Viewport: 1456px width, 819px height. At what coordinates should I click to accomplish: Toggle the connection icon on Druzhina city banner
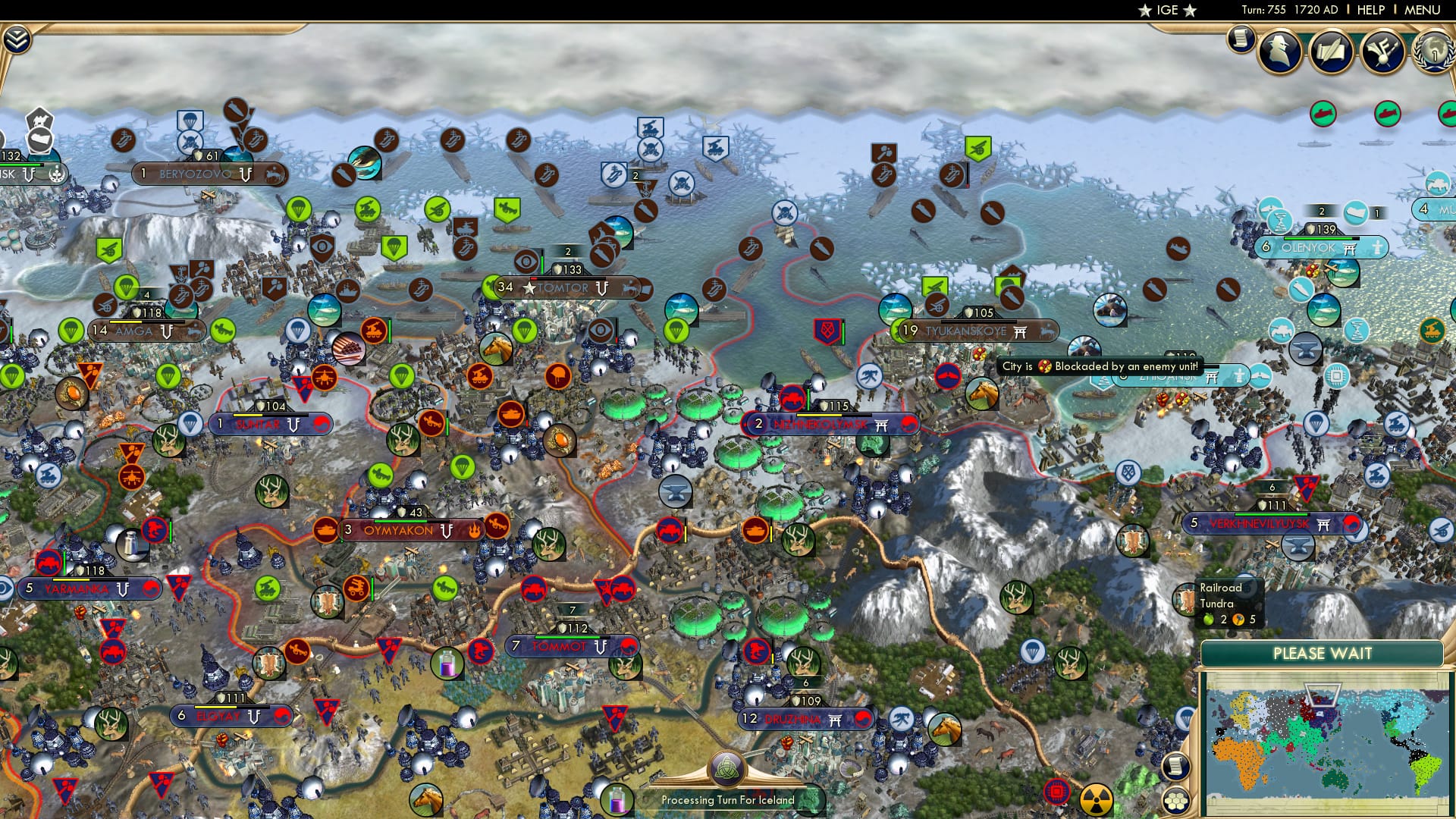834,720
